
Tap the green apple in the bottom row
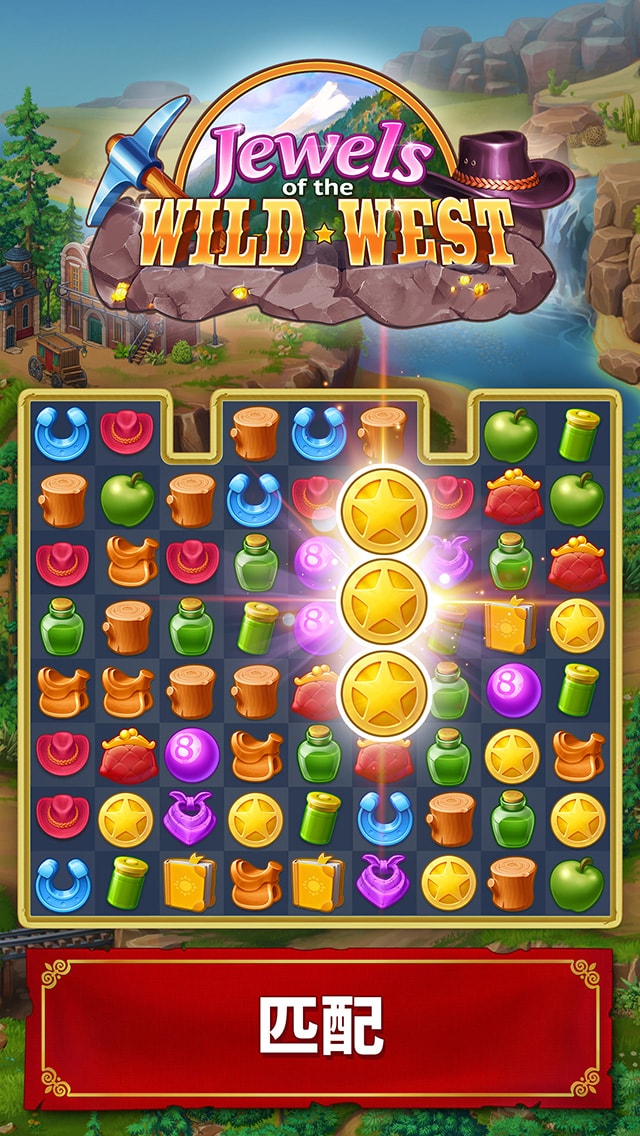tap(576, 883)
